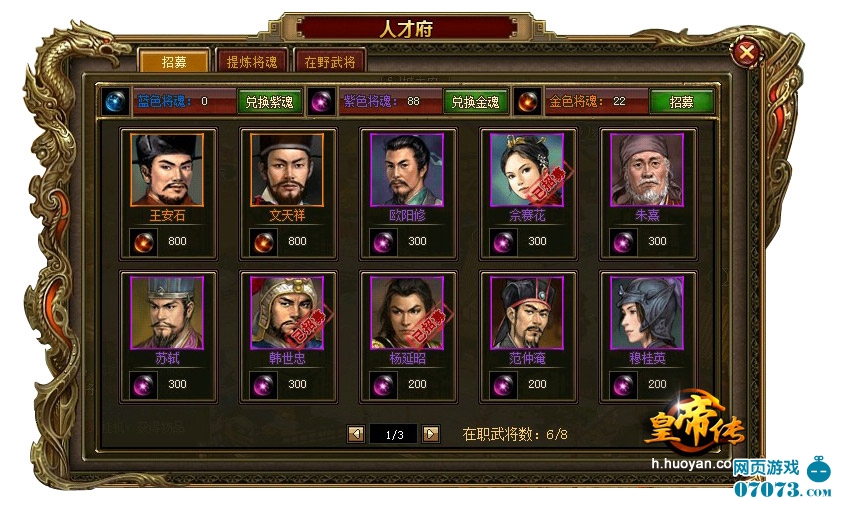
Task: Switch to the 在野武将 tab
Action: pyautogui.click(x=330, y=62)
